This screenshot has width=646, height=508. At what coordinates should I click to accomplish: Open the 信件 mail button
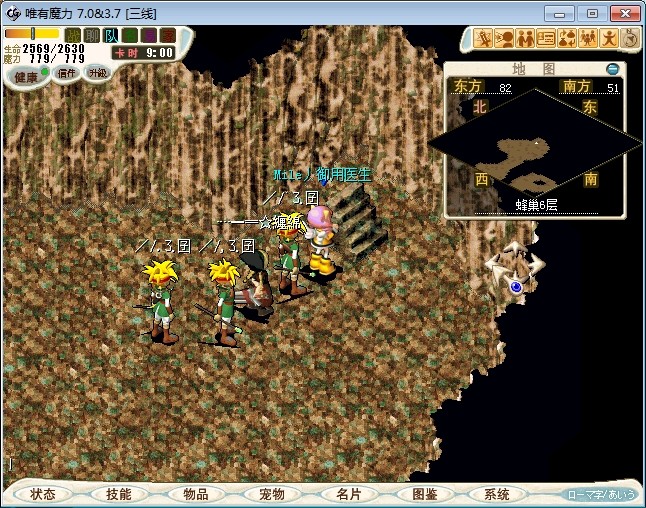[67, 73]
